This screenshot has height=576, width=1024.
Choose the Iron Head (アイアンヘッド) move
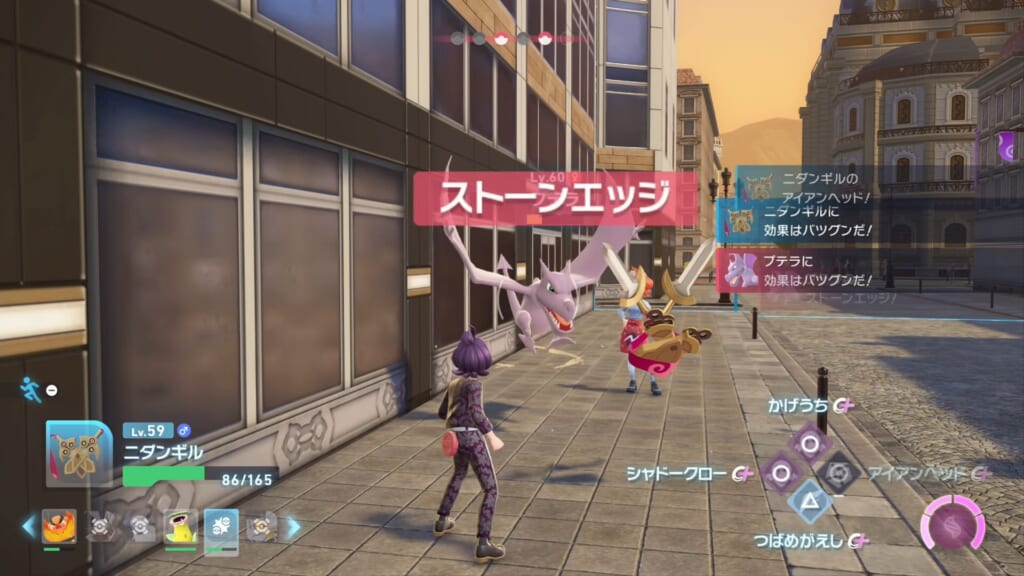click(838, 472)
